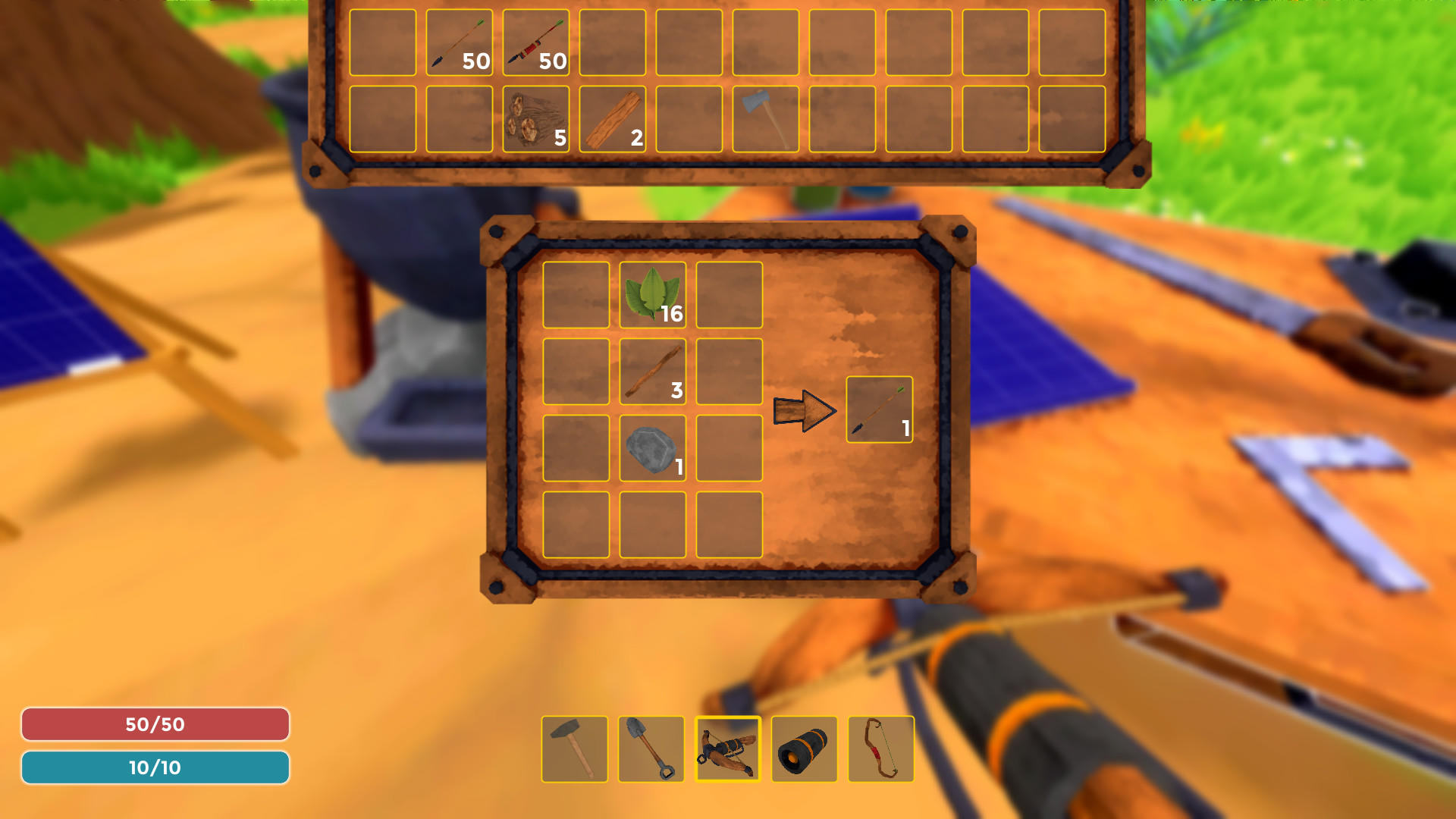Click the feathered bolt stack of 50
1456x819 pixels.
[x=535, y=42]
